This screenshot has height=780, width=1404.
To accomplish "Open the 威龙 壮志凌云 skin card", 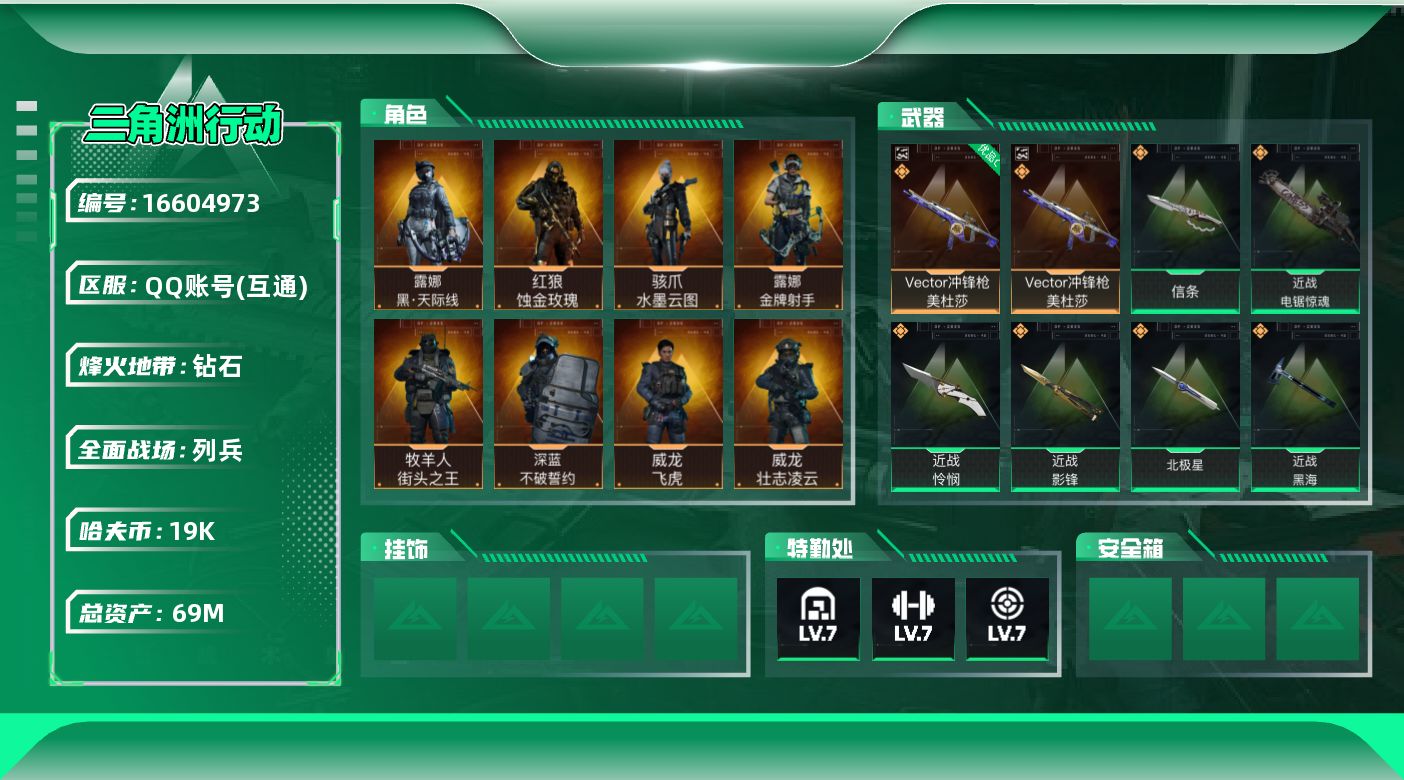I will point(788,404).
